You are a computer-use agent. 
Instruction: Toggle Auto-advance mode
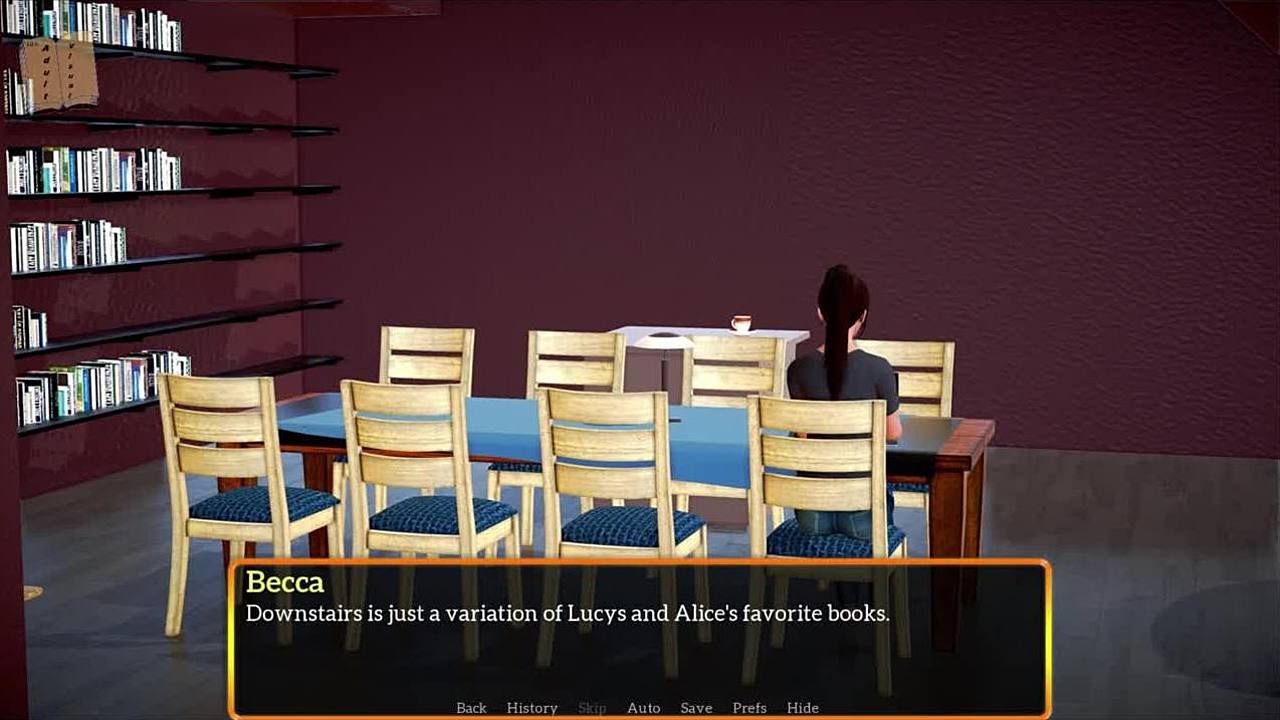pos(643,708)
